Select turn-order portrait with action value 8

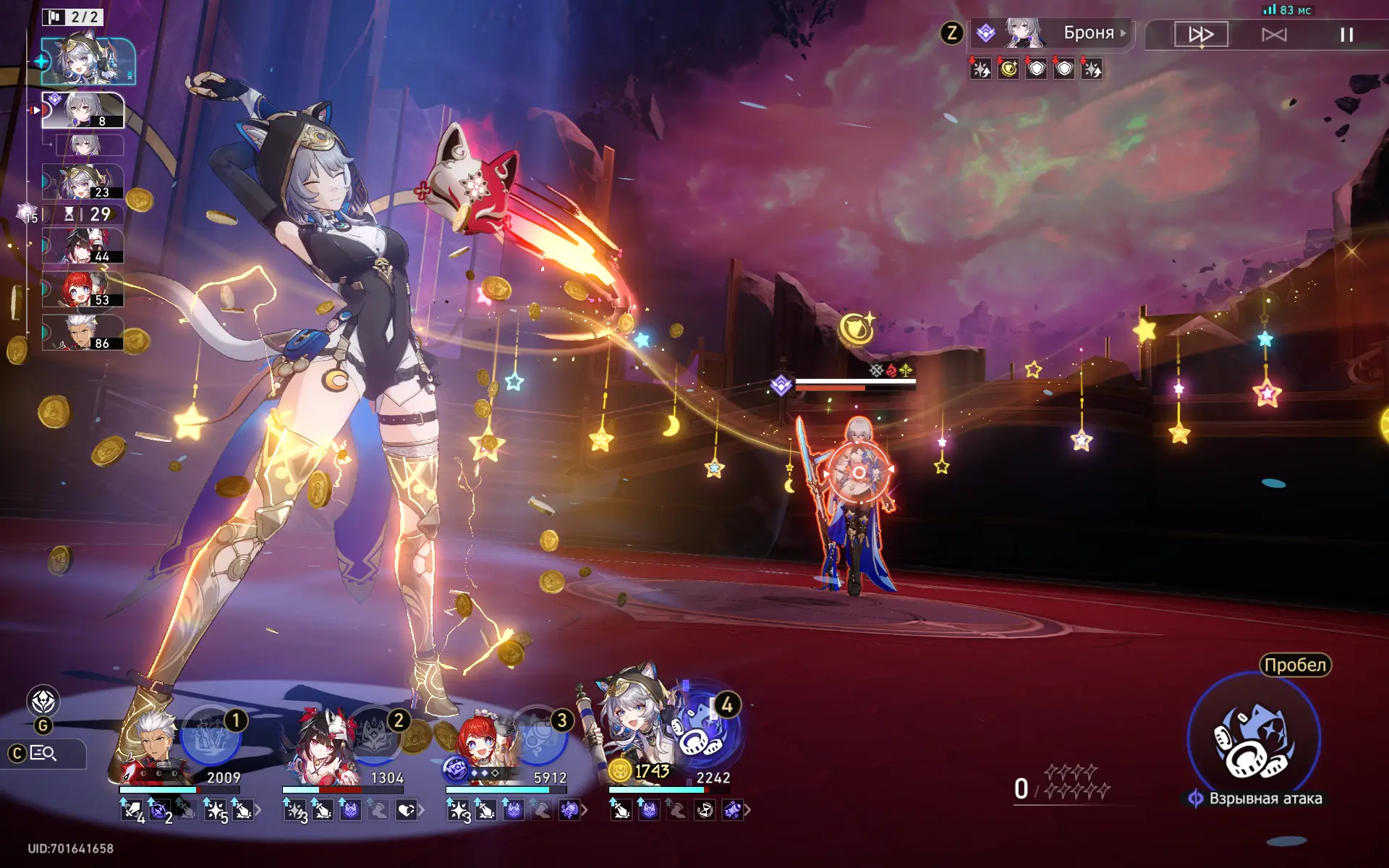click(83, 110)
